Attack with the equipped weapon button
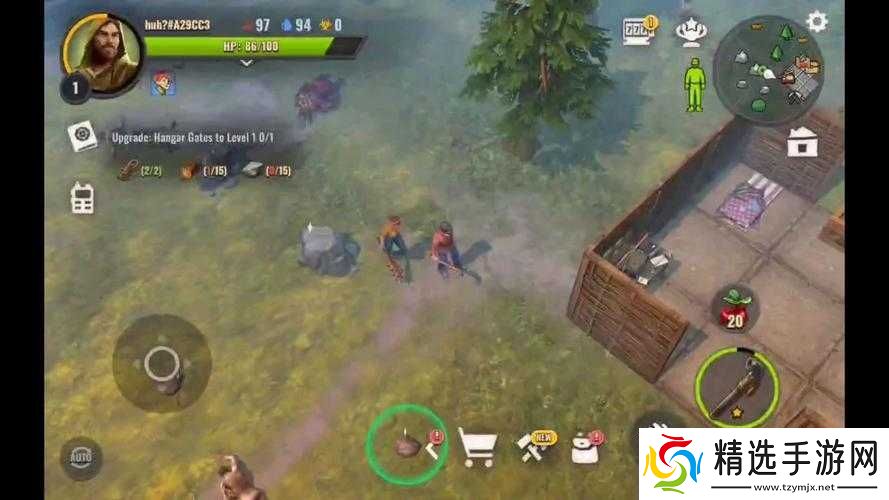 [x=737, y=388]
